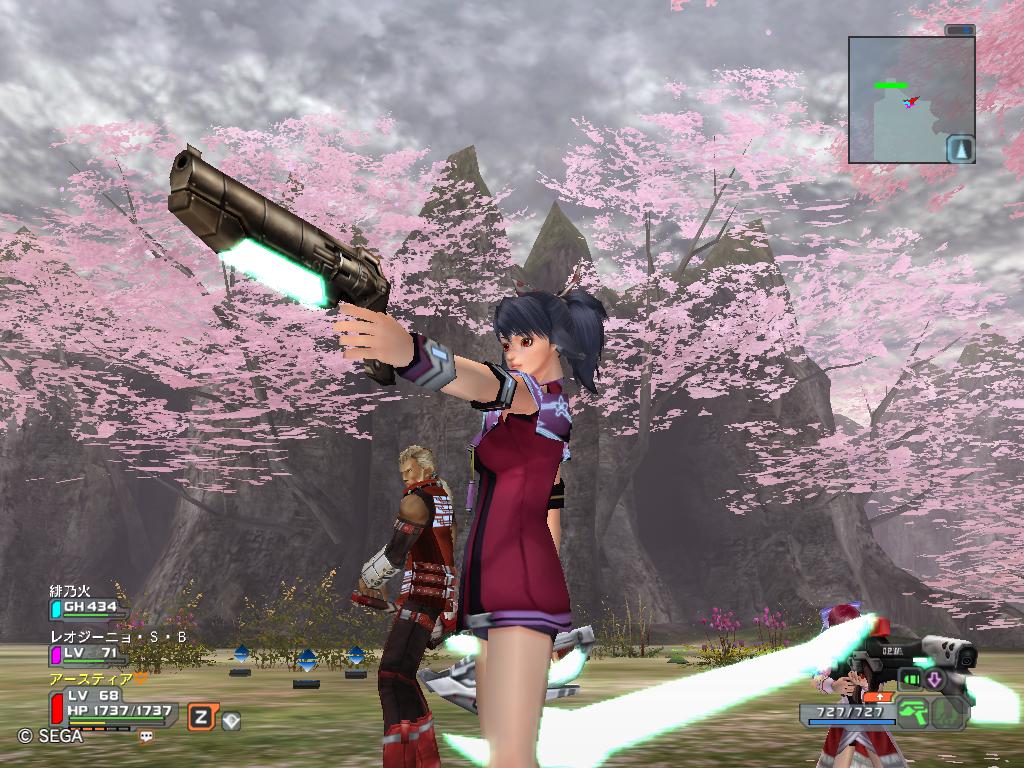Viewport: 1024px width, 768px height.
Task: Select the green handgun weapon slot
Action: tap(912, 713)
